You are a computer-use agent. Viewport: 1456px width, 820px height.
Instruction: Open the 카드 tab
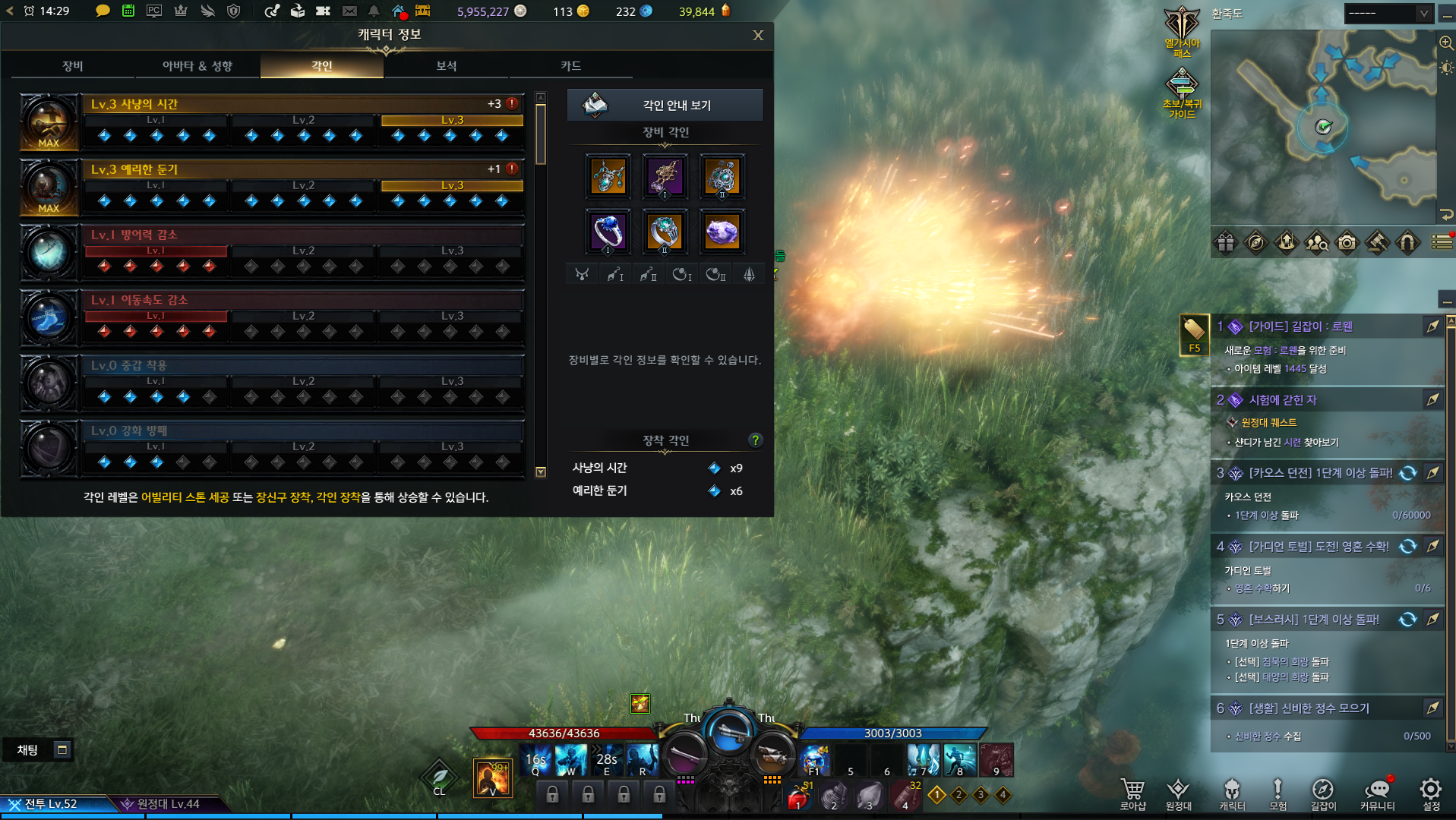(570, 66)
